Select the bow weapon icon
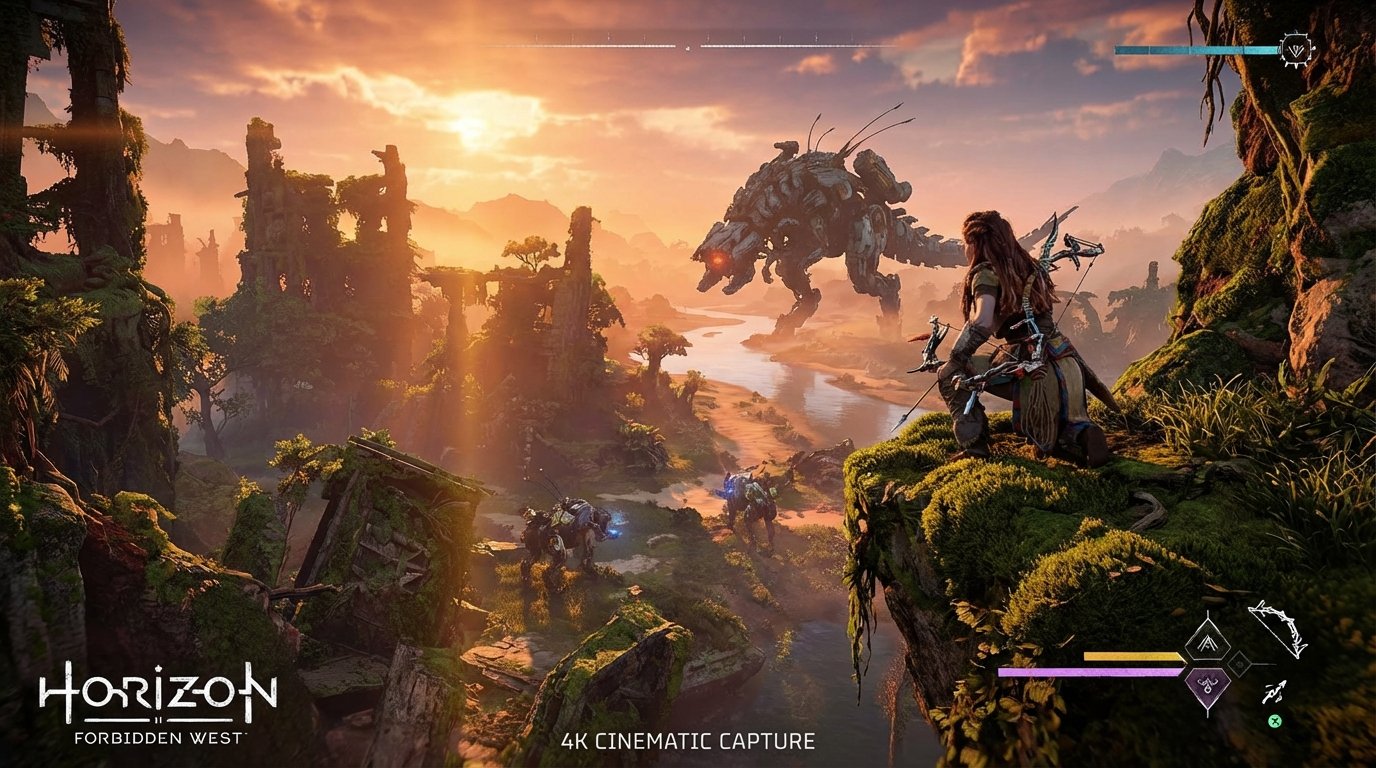The image size is (1376, 768). 1278,628
